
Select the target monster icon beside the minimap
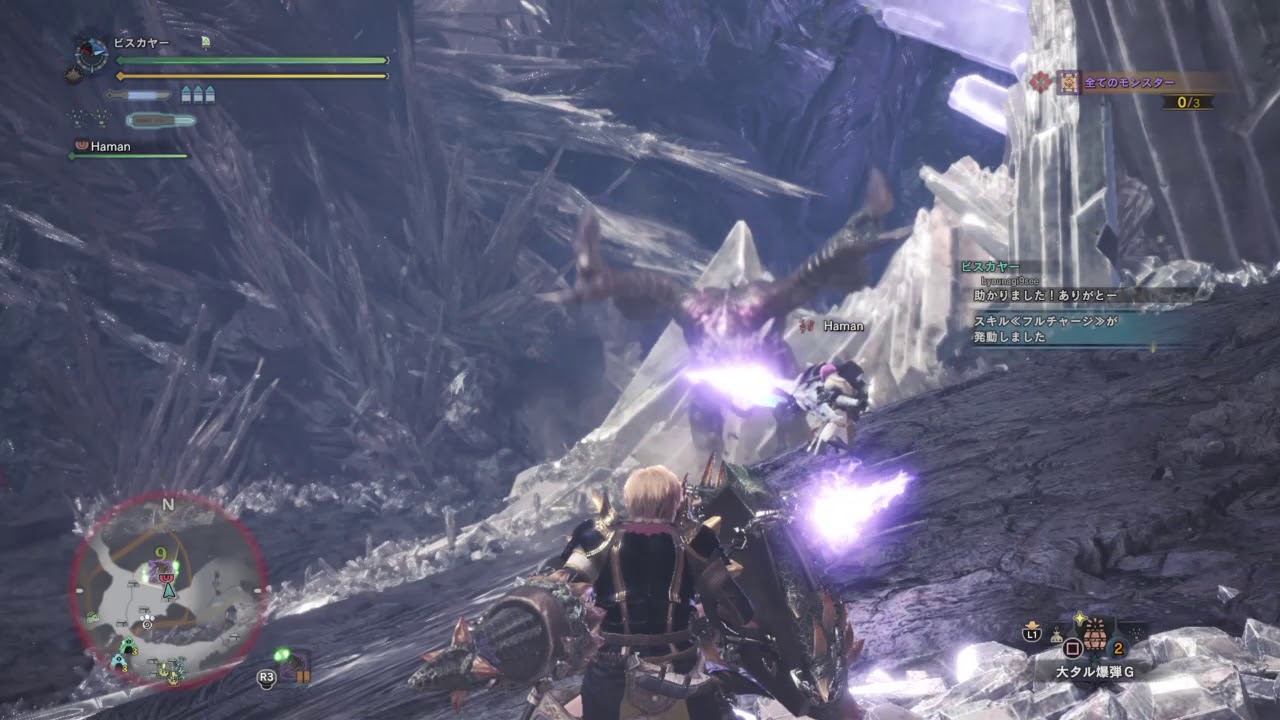[x=293, y=666]
